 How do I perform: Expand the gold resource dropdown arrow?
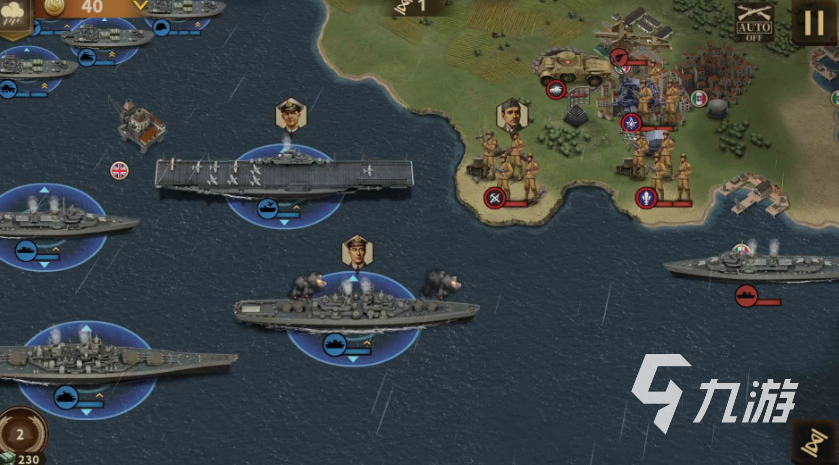140,5
